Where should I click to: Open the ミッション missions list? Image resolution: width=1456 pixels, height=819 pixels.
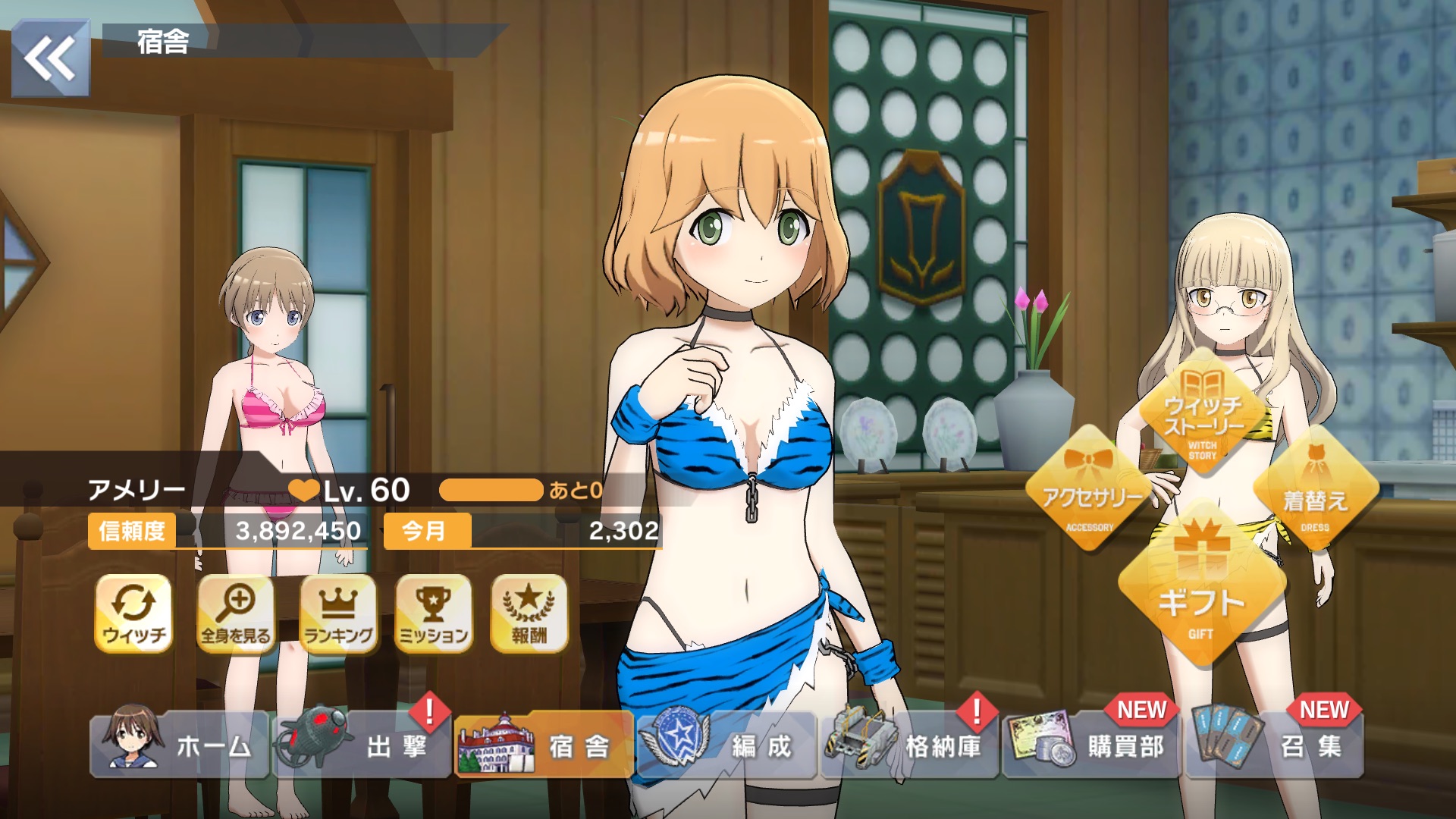(x=434, y=613)
